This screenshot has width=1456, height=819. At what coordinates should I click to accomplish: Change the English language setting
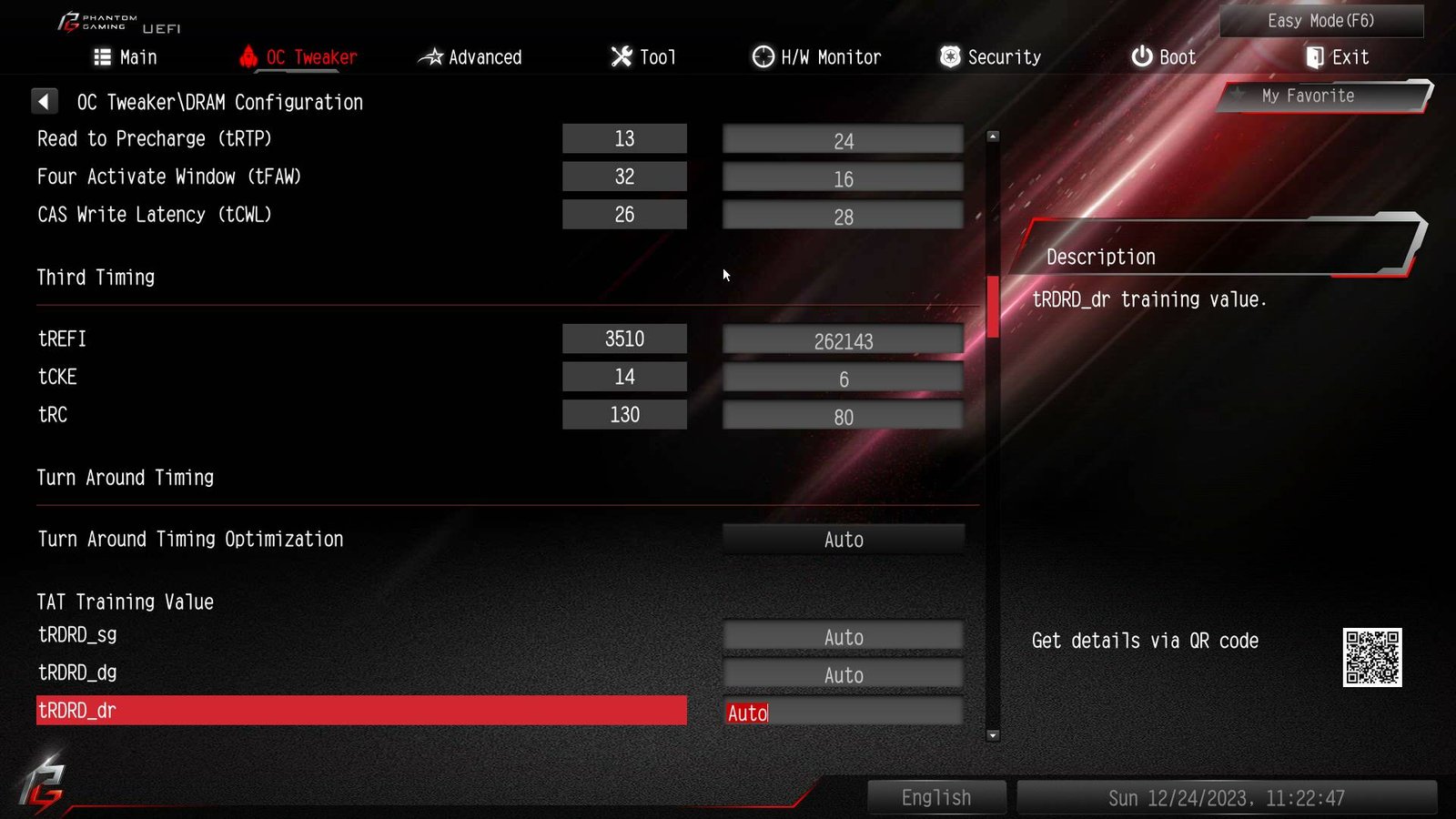pyautogui.click(x=936, y=798)
